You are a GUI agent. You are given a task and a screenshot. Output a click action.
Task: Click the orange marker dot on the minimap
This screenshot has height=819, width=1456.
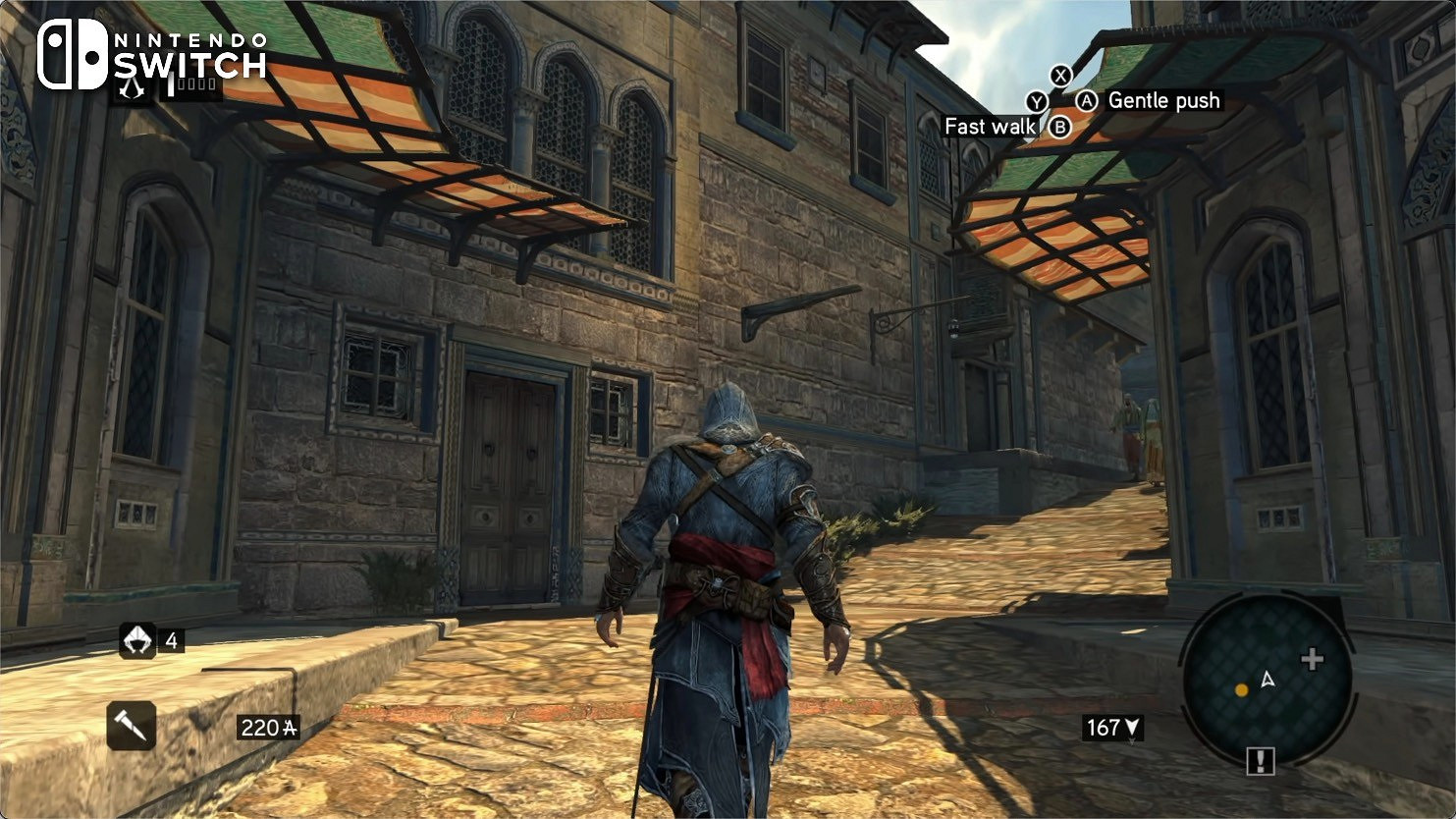pos(1241,690)
